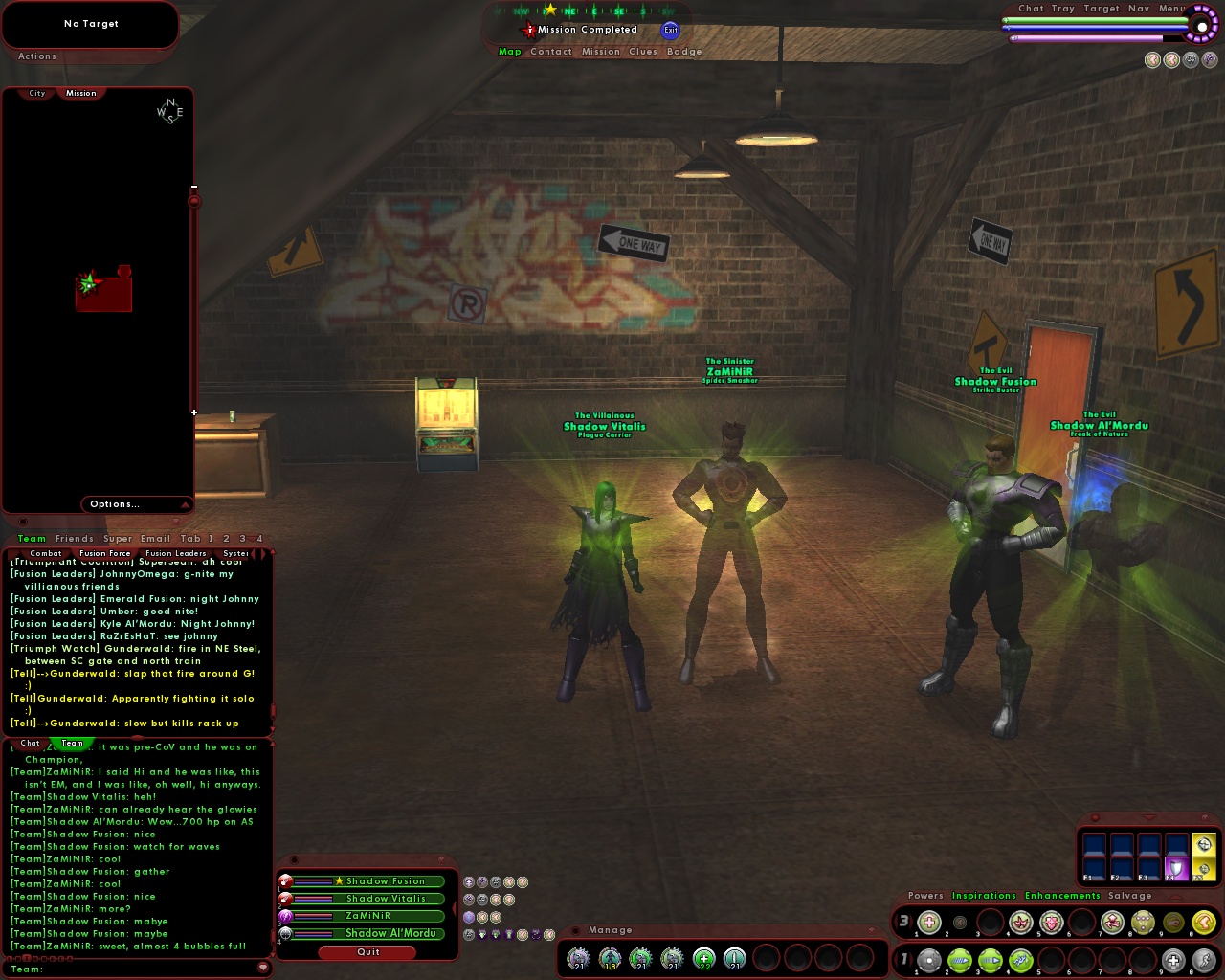Switch the map window to the City tab
This screenshot has width=1225, height=980.
point(36,93)
